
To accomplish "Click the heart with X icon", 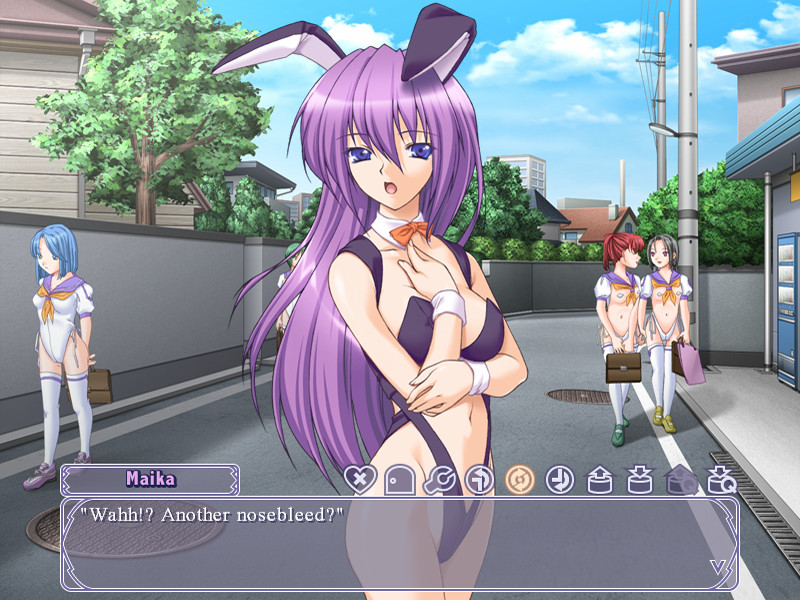I will [358, 480].
